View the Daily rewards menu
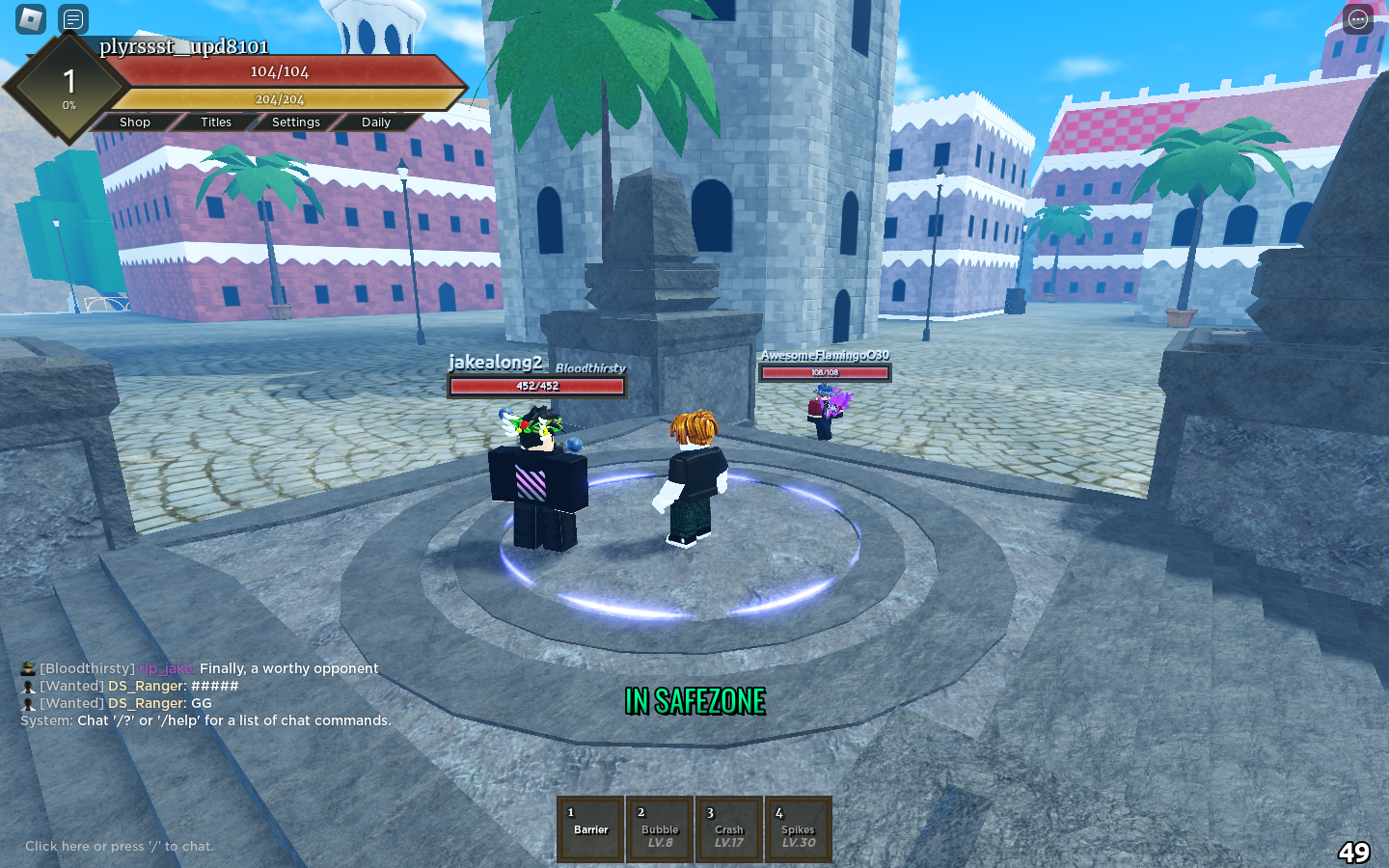This screenshot has width=1389, height=868. point(375,122)
